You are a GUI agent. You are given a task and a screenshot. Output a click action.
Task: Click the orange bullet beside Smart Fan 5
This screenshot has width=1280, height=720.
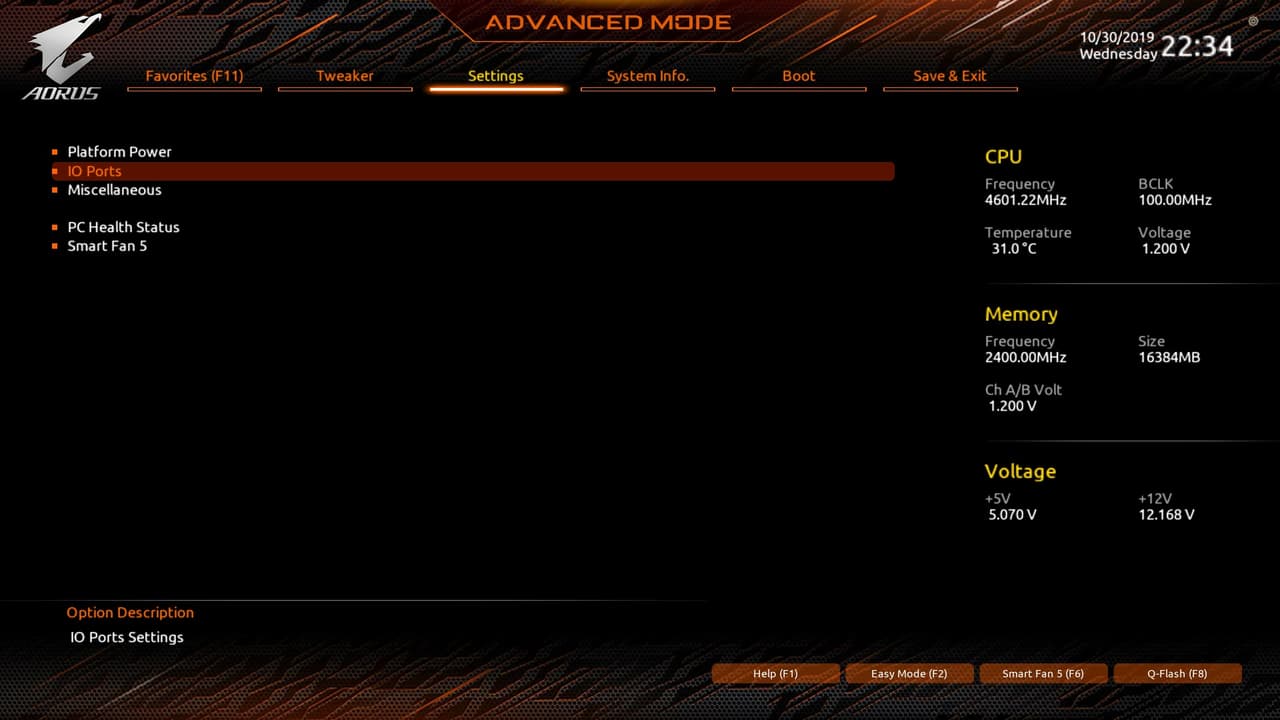click(55, 246)
